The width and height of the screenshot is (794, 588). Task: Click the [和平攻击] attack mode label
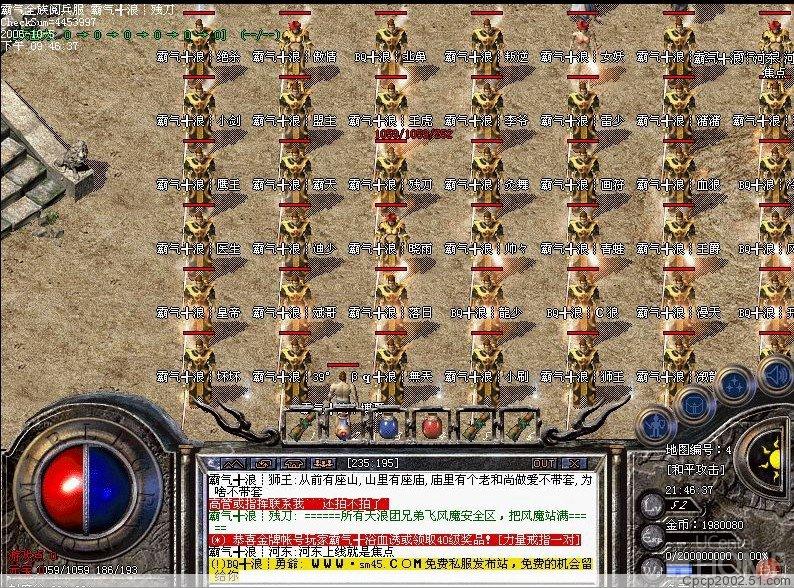click(x=698, y=468)
